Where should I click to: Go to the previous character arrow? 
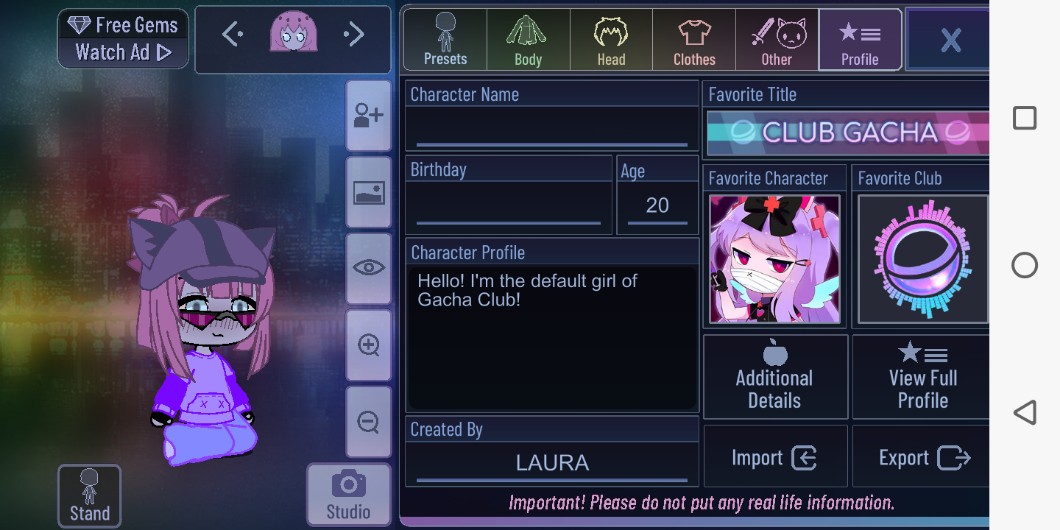point(232,35)
